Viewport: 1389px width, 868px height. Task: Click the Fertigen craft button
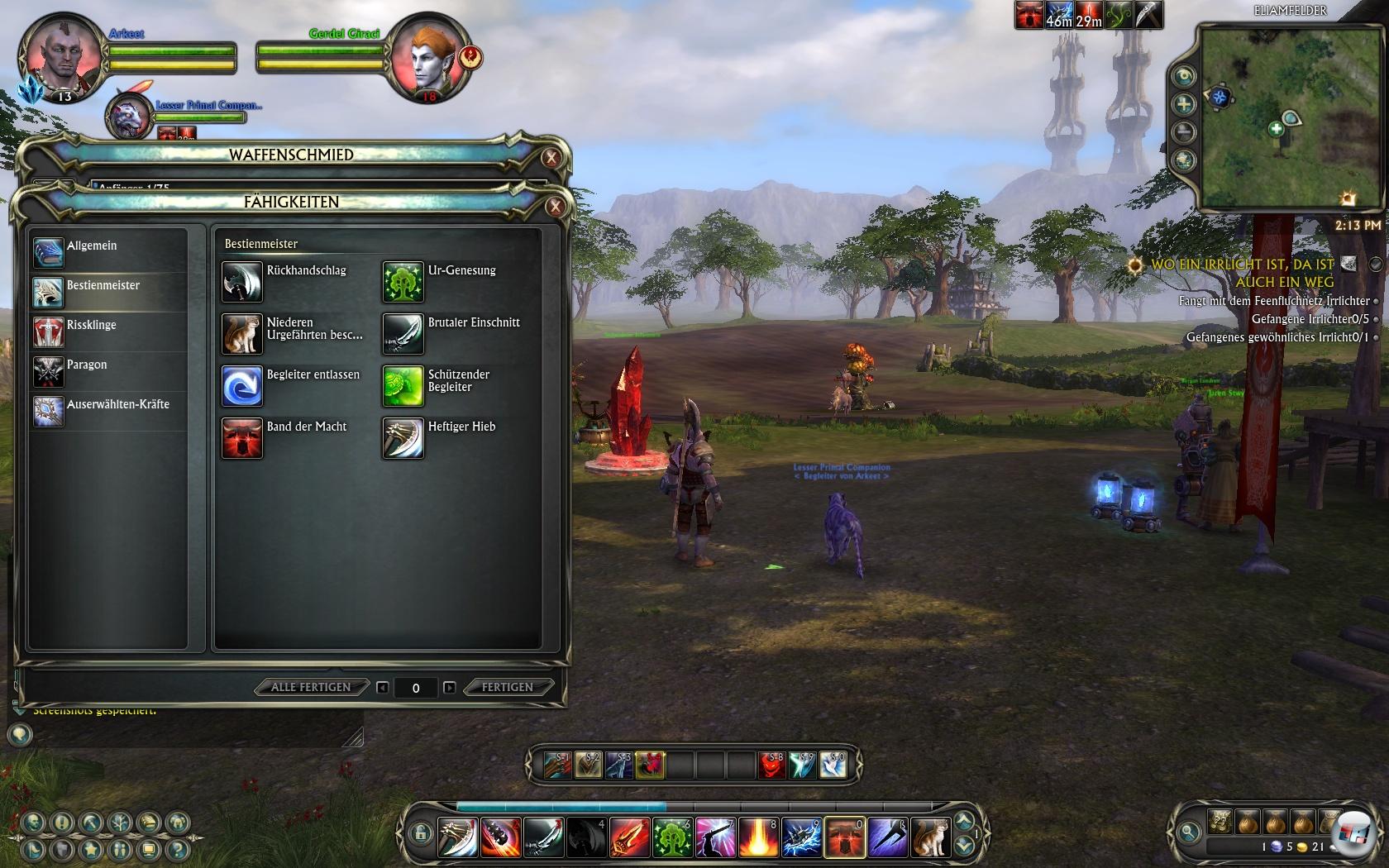(x=507, y=687)
